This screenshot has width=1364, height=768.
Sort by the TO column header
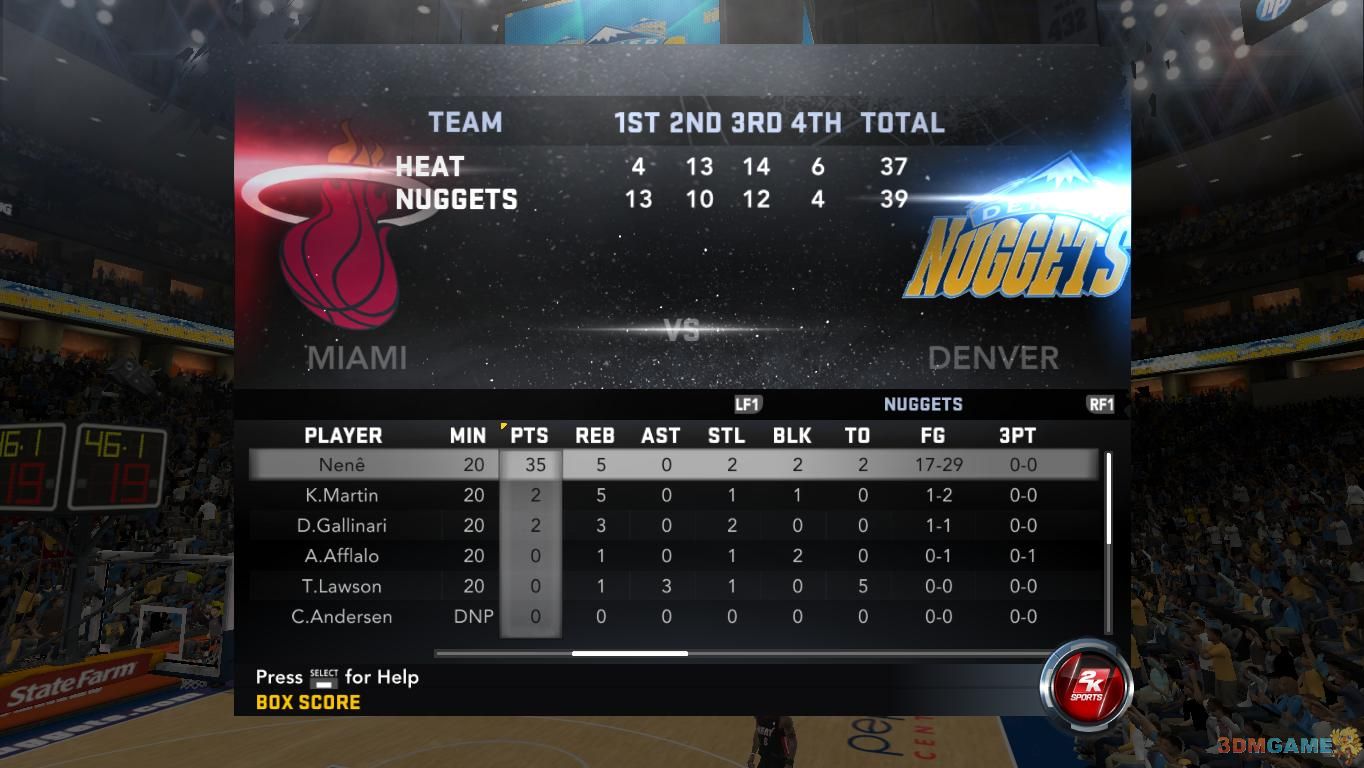click(x=858, y=436)
